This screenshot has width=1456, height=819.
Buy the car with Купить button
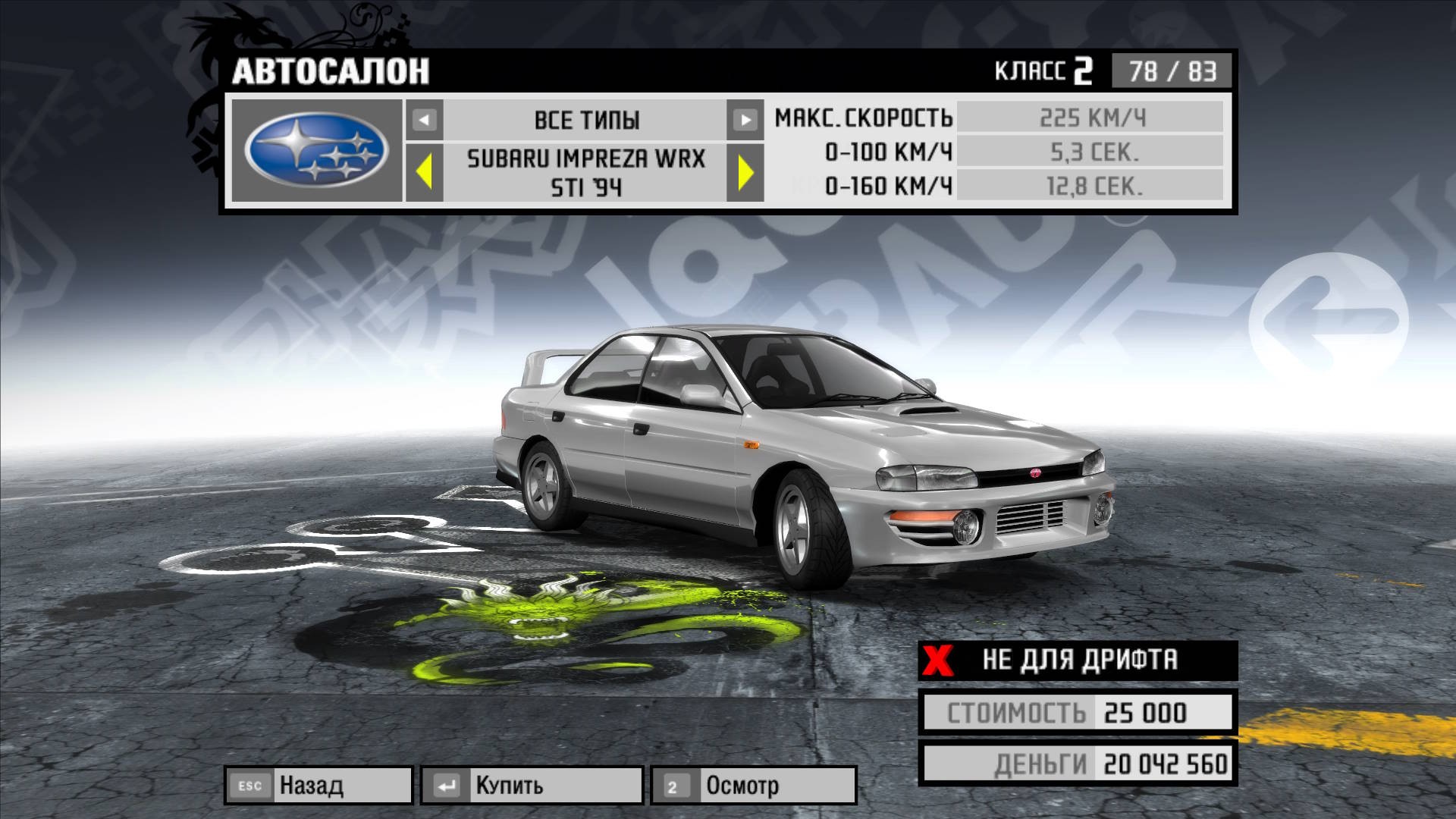pos(532,785)
